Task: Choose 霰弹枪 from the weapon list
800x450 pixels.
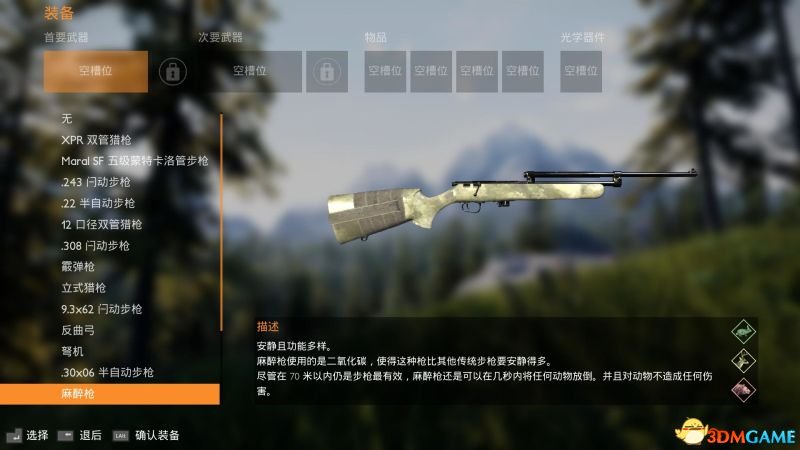Action: click(x=78, y=266)
